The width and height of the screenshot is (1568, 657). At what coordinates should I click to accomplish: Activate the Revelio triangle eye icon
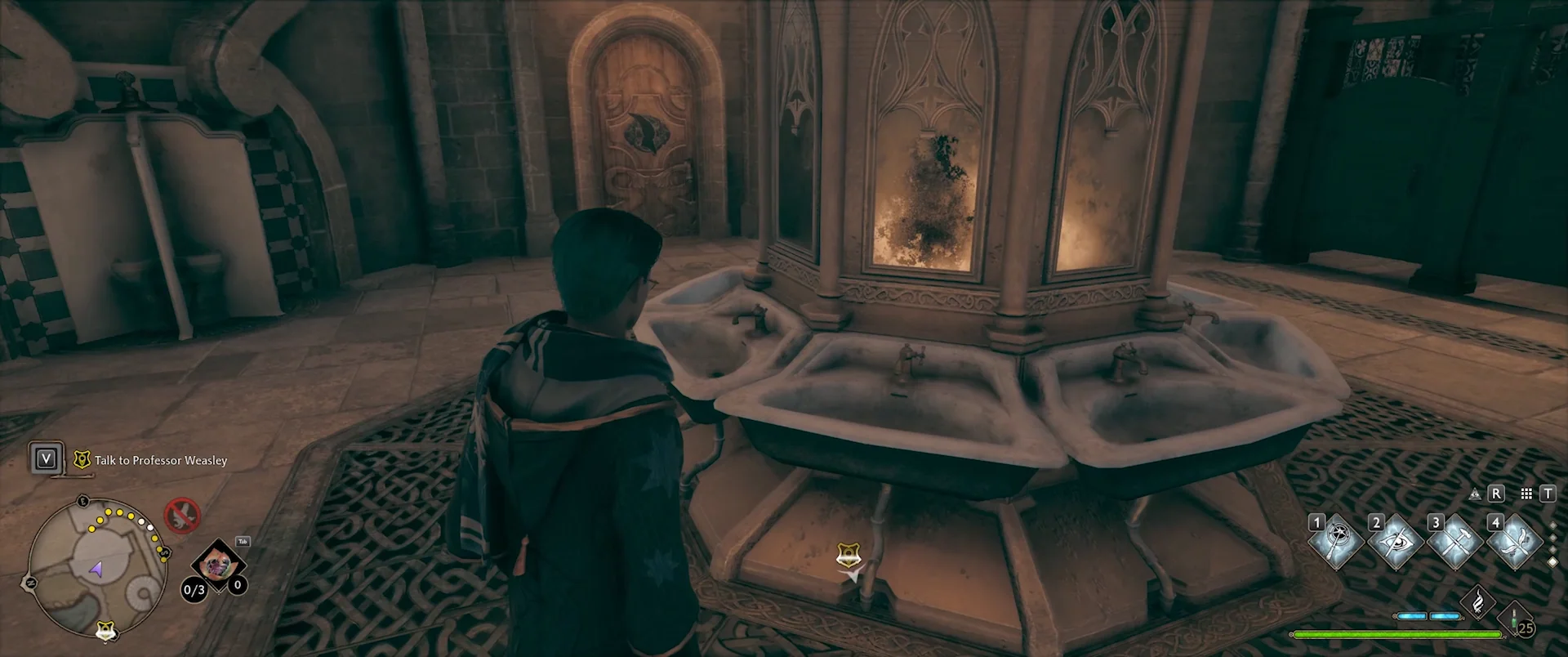click(1475, 494)
